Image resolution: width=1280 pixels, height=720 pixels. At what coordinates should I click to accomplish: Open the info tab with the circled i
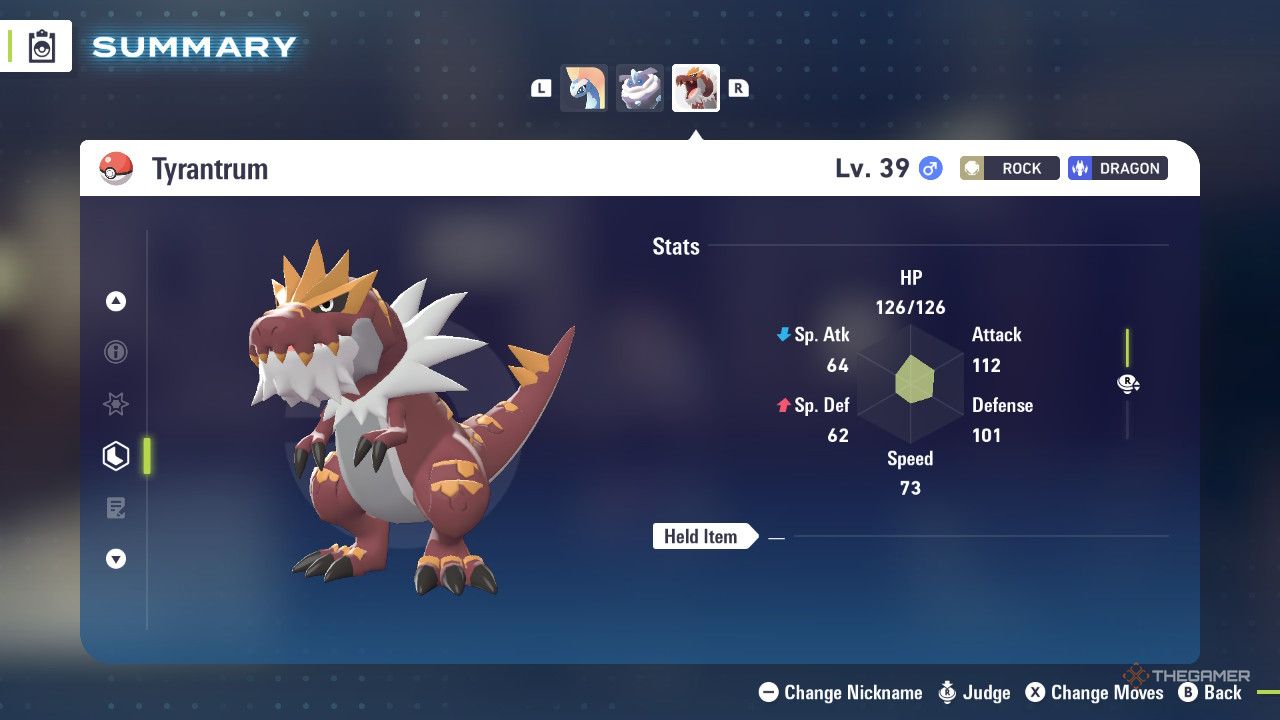coord(116,352)
